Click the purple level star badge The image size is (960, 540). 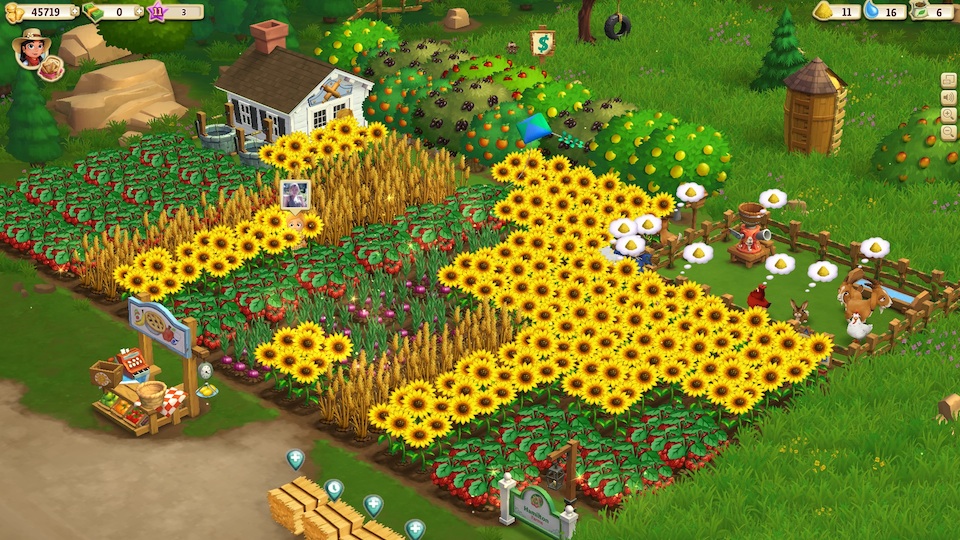(x=156, y=12)
